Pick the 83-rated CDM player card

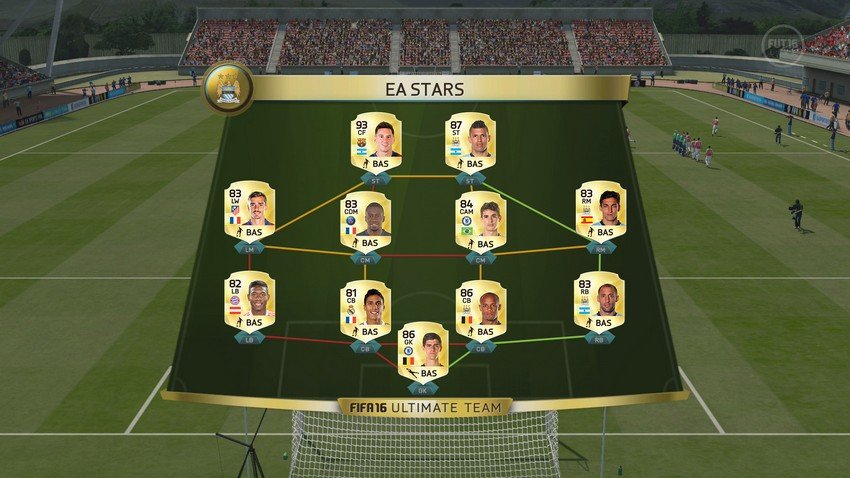pyautogui.click(x=365, y=221)
